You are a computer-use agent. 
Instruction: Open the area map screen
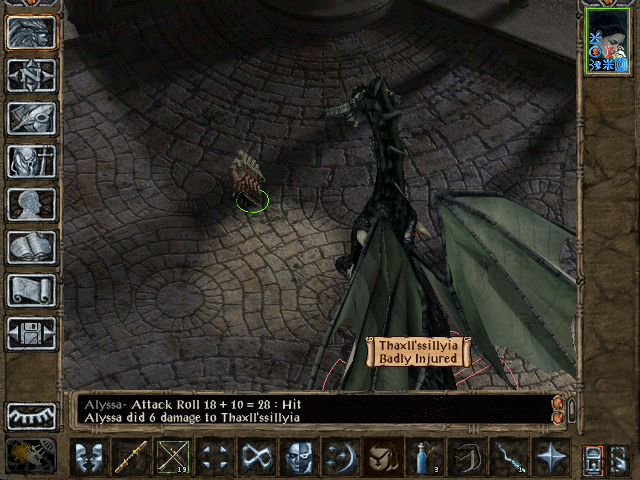point(31,74)
